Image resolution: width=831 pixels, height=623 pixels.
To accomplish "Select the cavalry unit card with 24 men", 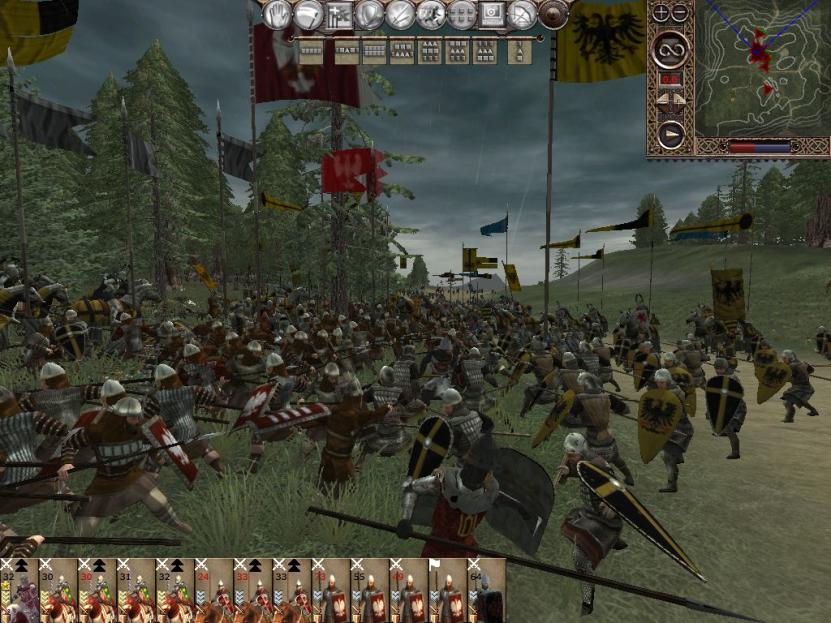I will pos(214,592).
